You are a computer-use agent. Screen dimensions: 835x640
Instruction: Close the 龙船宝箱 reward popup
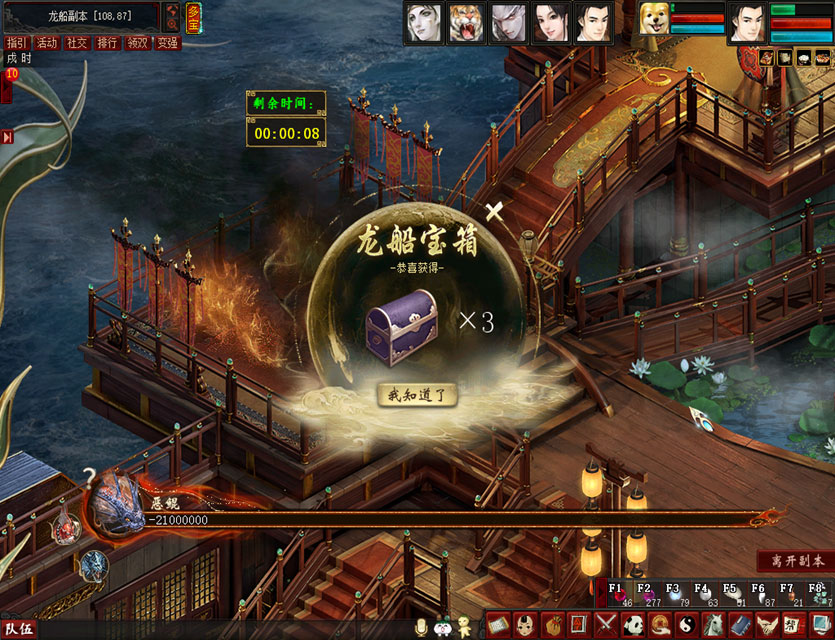tap(493, 210)
